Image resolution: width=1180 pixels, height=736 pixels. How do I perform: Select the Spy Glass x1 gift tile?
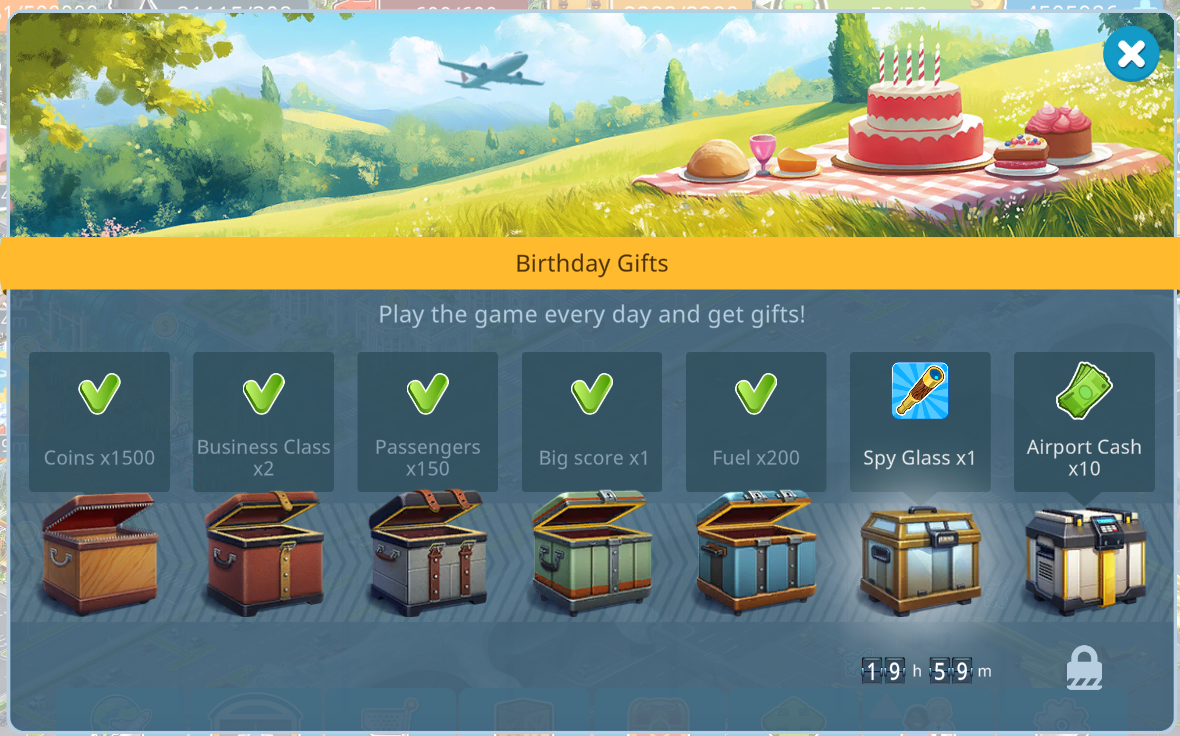pos(920,421)
